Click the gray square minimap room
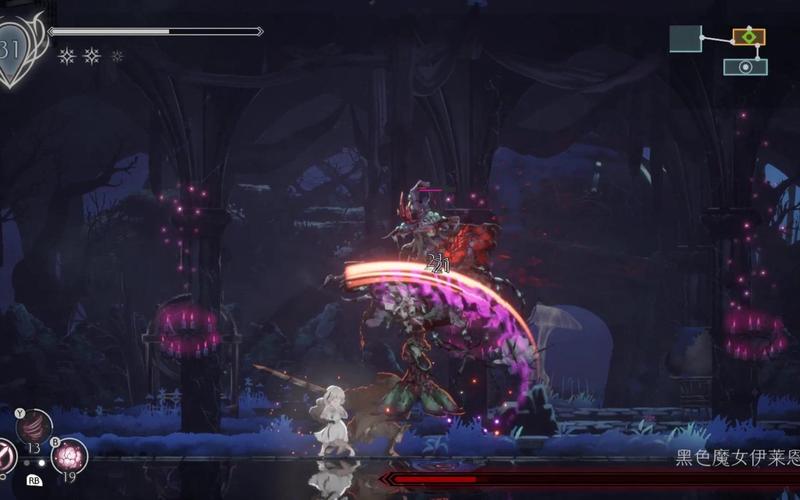 point(685,39)
